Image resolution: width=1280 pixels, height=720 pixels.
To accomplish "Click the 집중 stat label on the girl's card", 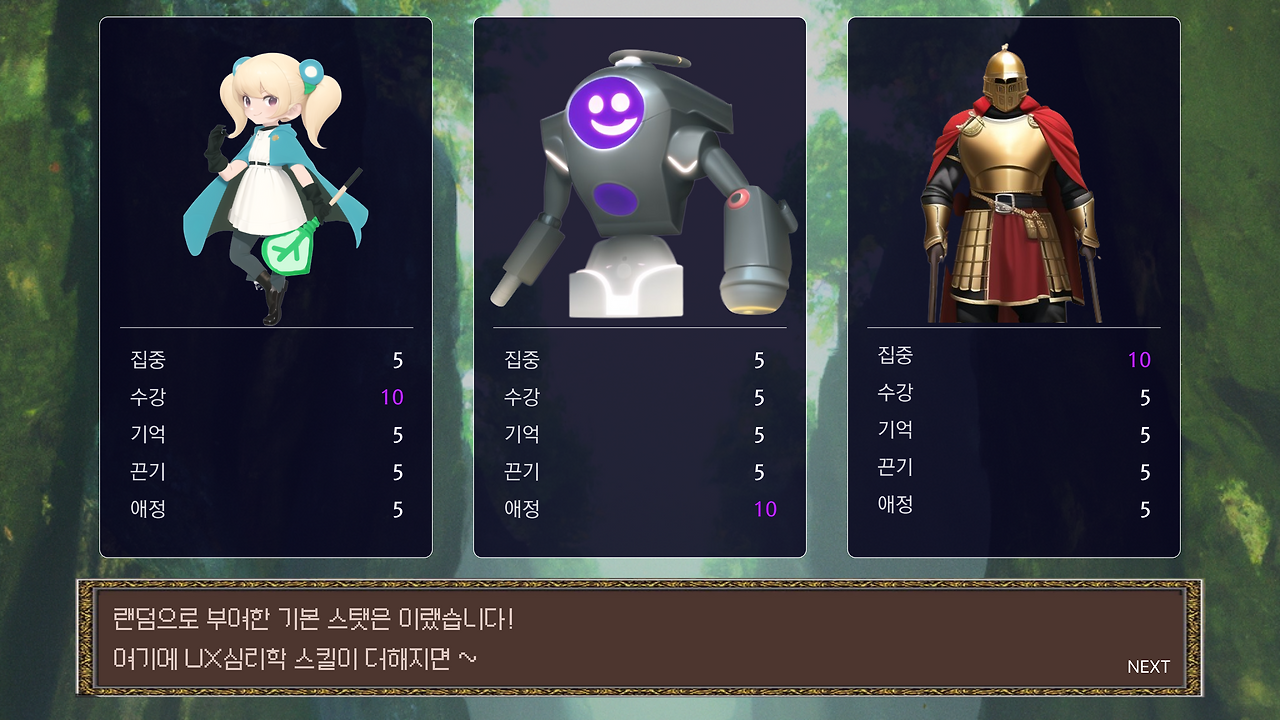I will point(145,360).
